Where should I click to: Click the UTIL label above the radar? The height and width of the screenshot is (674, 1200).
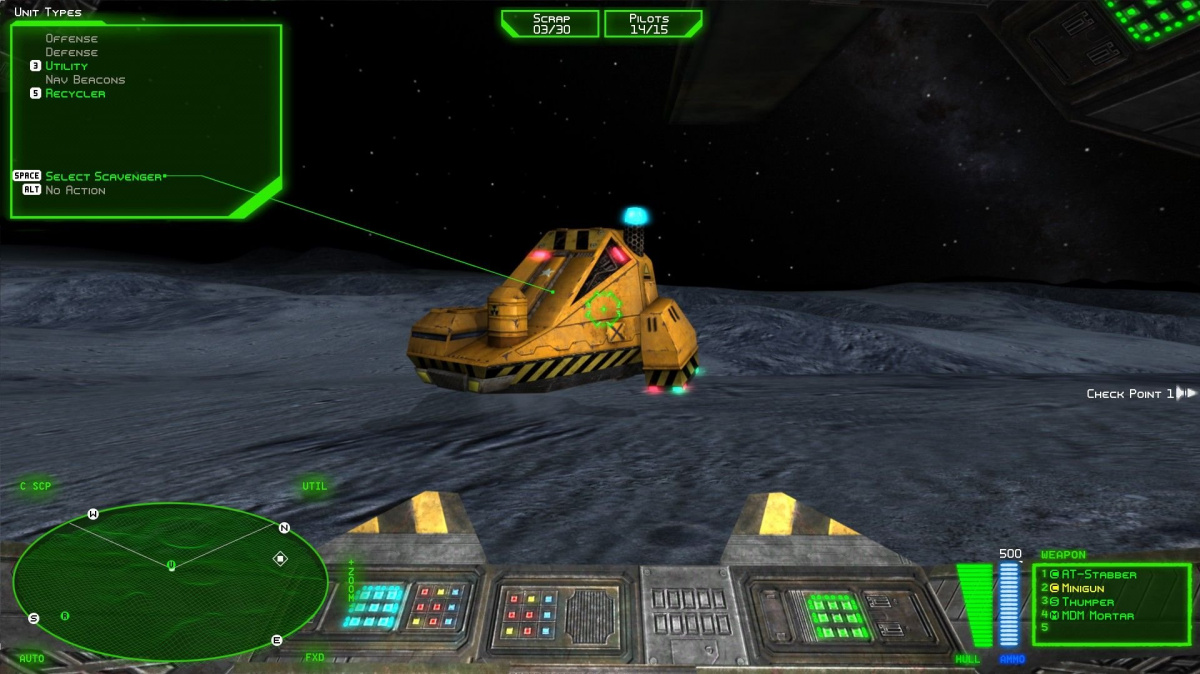tap(315, 487)
